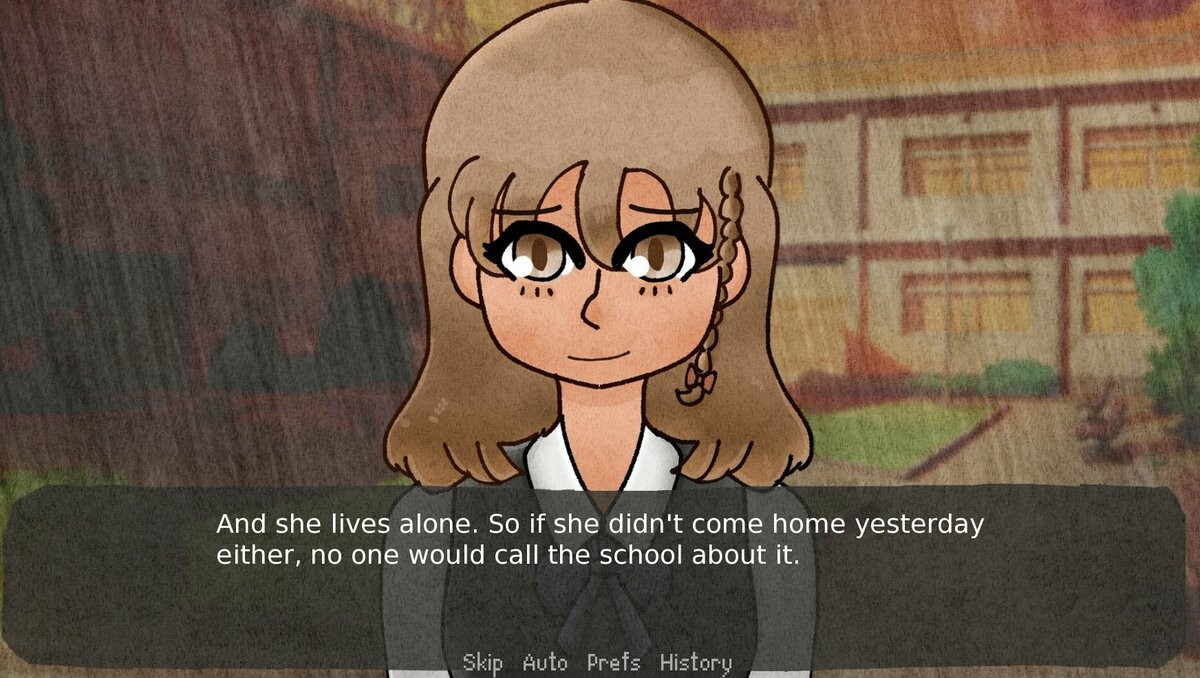The height and width of the screenshot is (678, 1200).
Task: Show the dialogue History
Action: coord(695,662)
